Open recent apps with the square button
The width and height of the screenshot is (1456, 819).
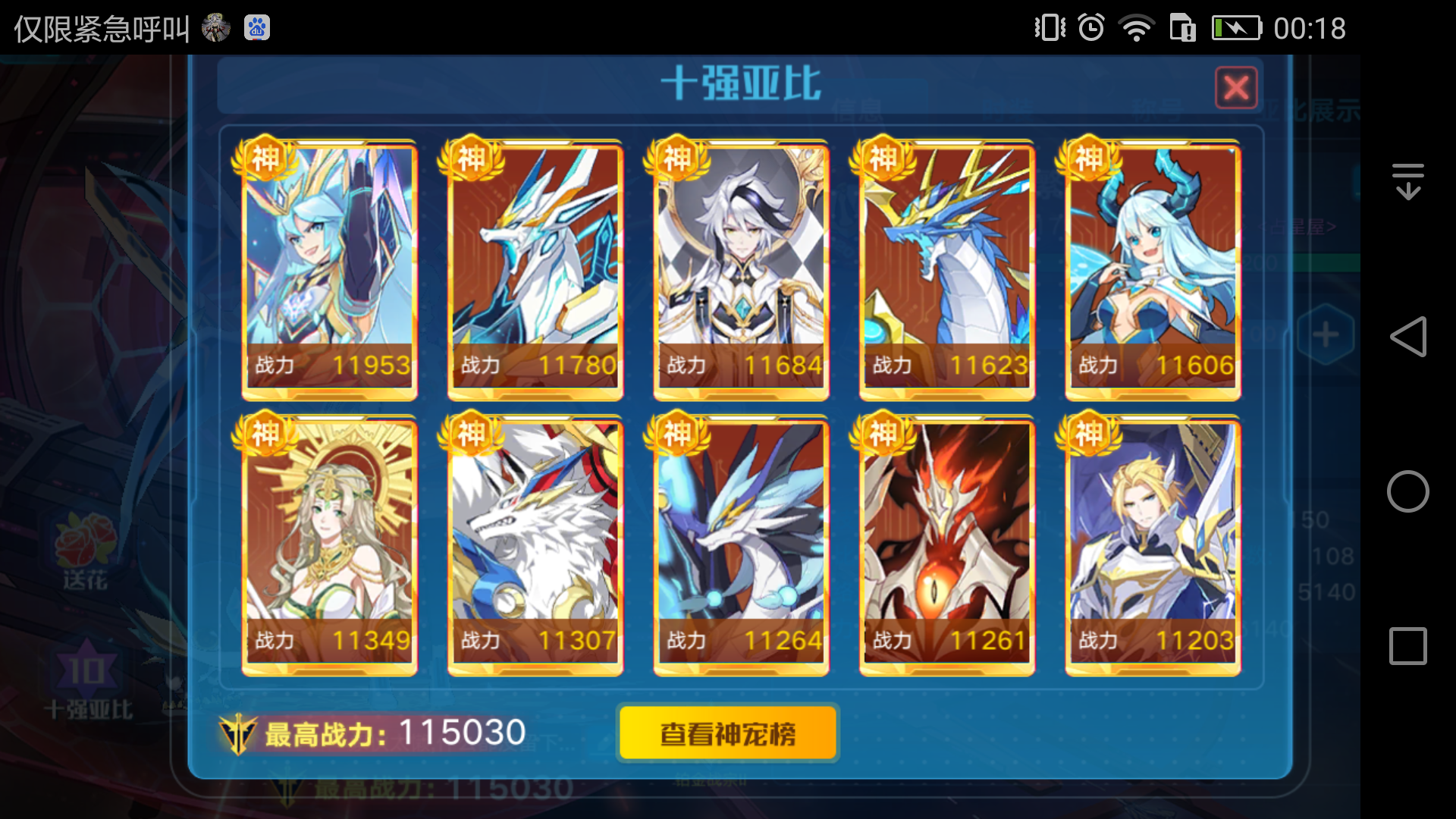point(1408,645)
